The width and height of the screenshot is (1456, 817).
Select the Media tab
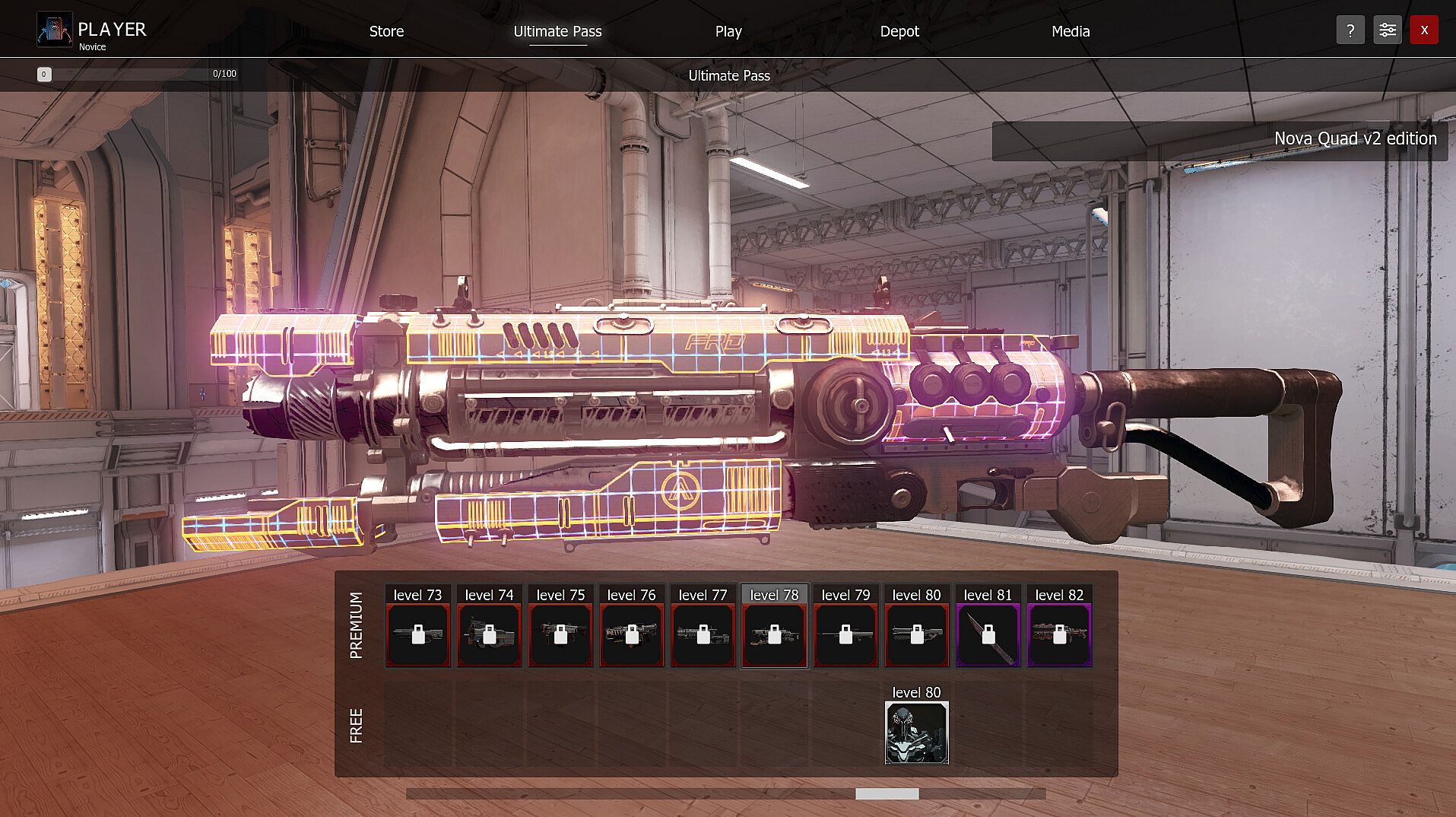pyautogui.click(x=1071, y=31)
